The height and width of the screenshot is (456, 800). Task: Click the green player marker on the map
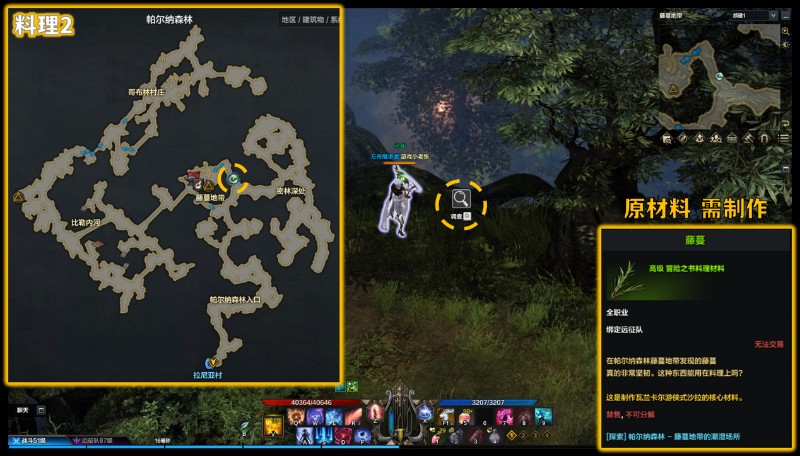232,180
